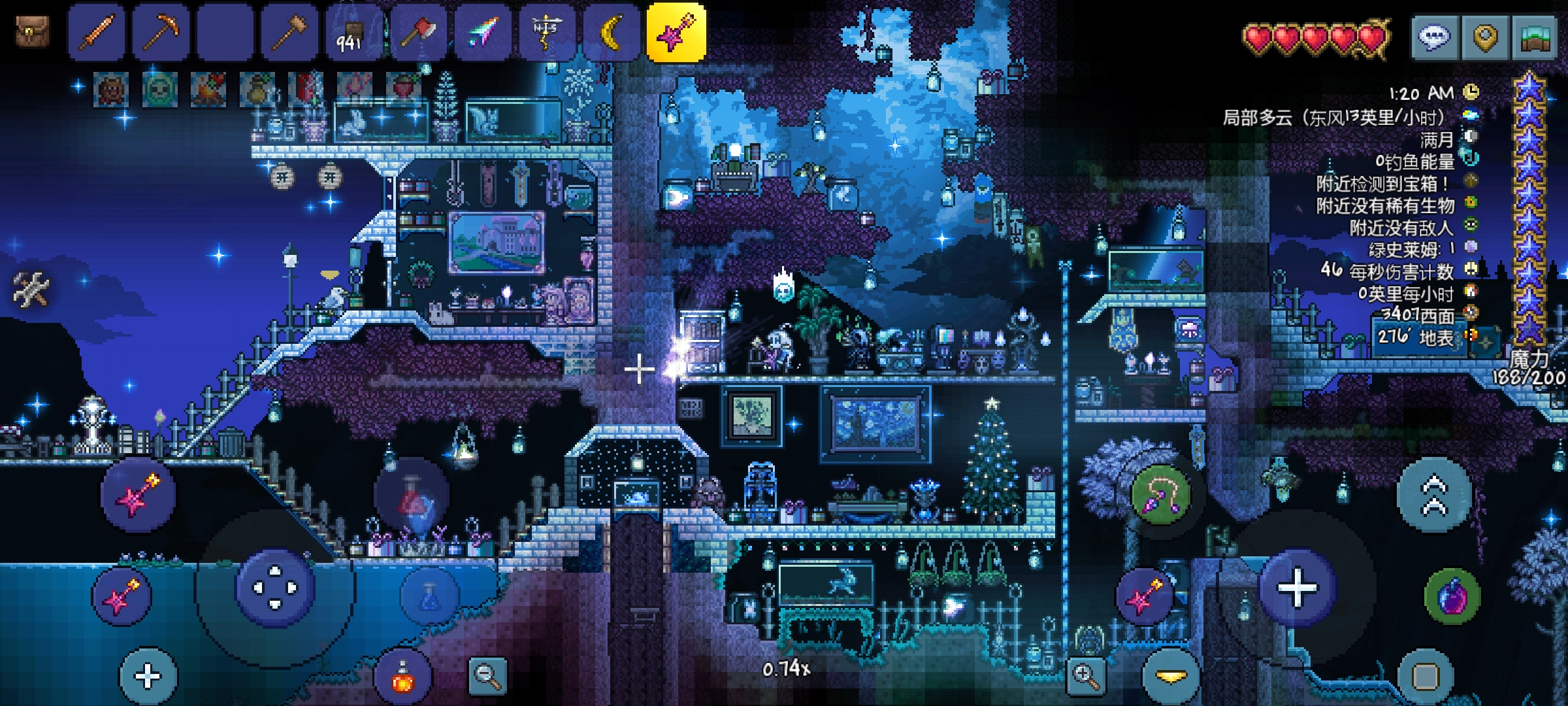
Task: Zoom in with the plus magnifier
Action: pos(1085,675)
